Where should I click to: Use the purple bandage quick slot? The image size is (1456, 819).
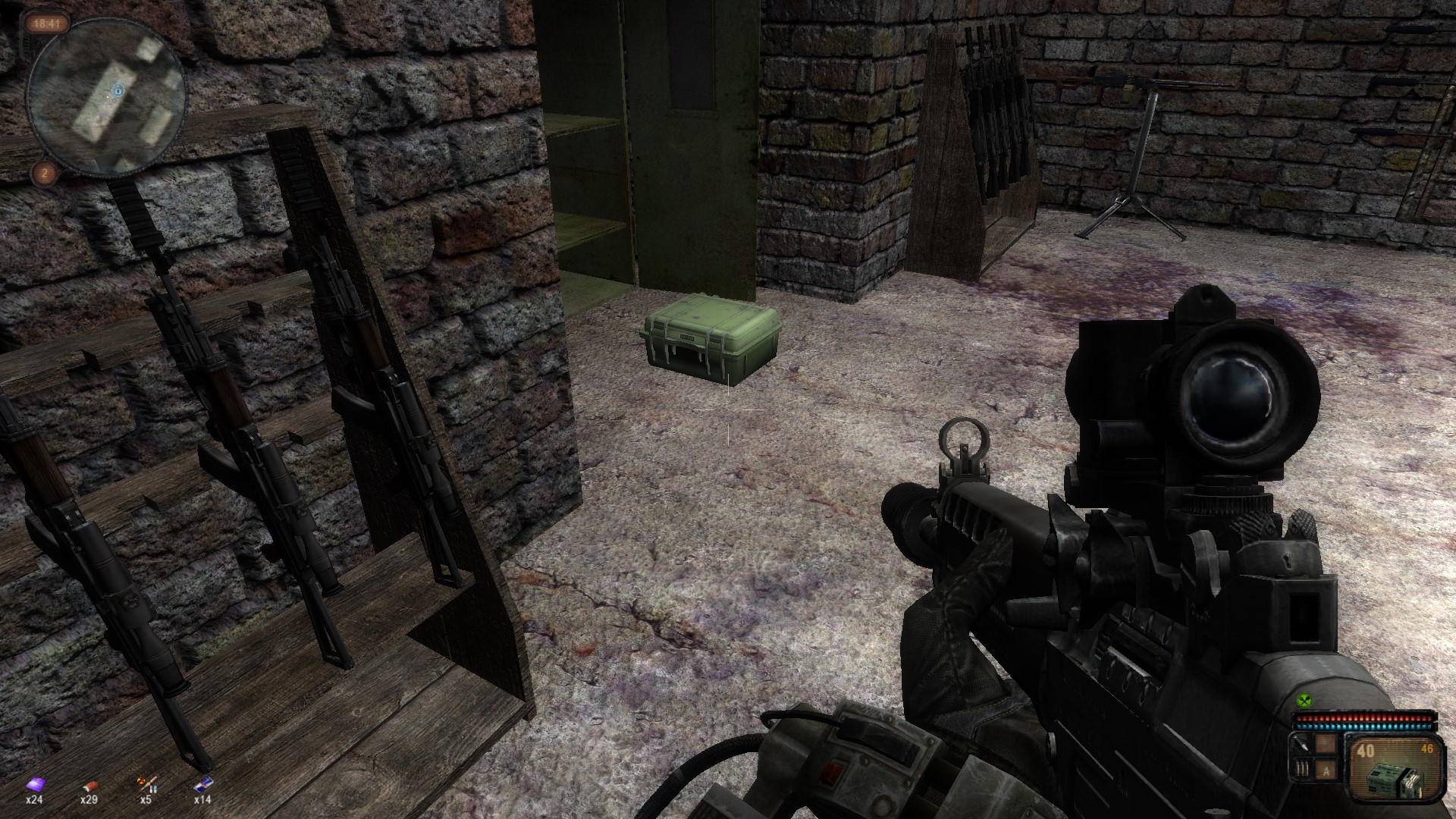(x=34, y=784)
